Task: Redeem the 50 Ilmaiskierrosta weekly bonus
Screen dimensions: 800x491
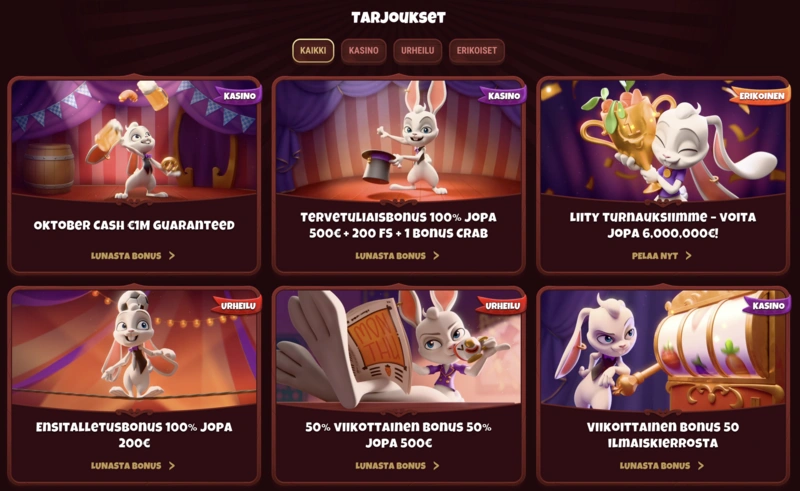Action: click(662, 465)
